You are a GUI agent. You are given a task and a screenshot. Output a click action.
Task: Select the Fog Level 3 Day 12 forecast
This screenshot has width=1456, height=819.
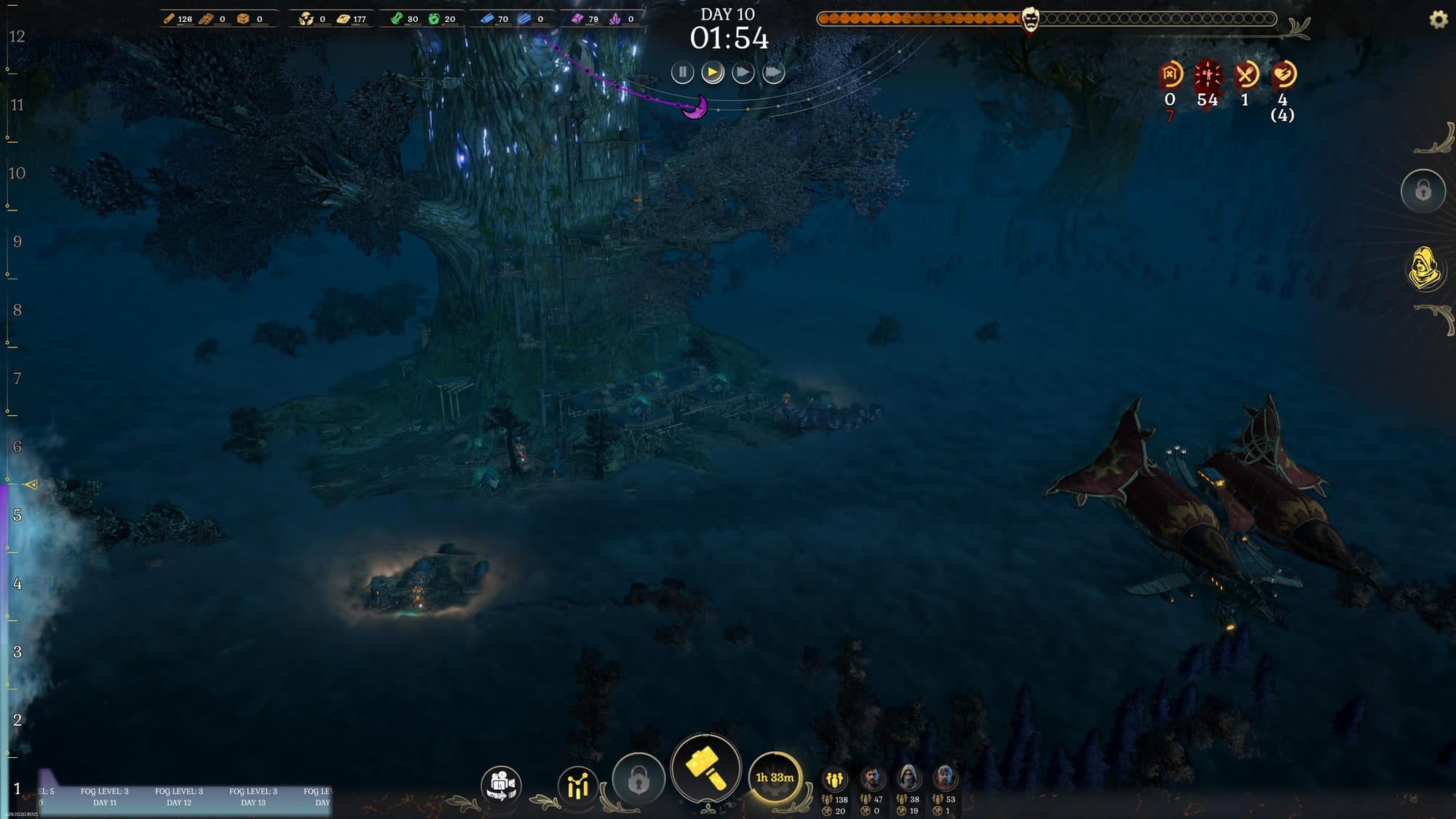[179, 796]
